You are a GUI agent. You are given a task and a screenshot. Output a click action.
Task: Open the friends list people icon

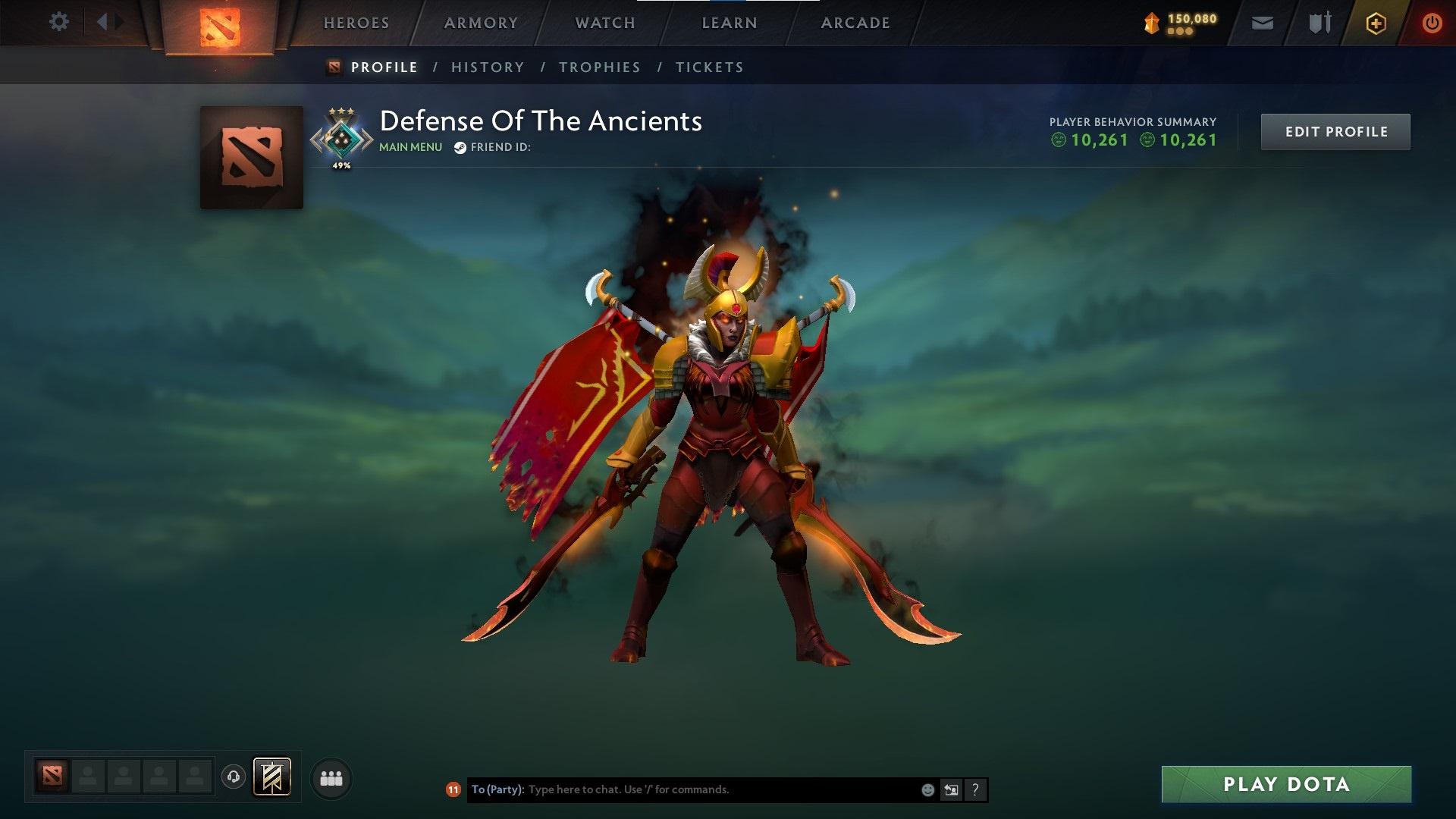point(332,777)
